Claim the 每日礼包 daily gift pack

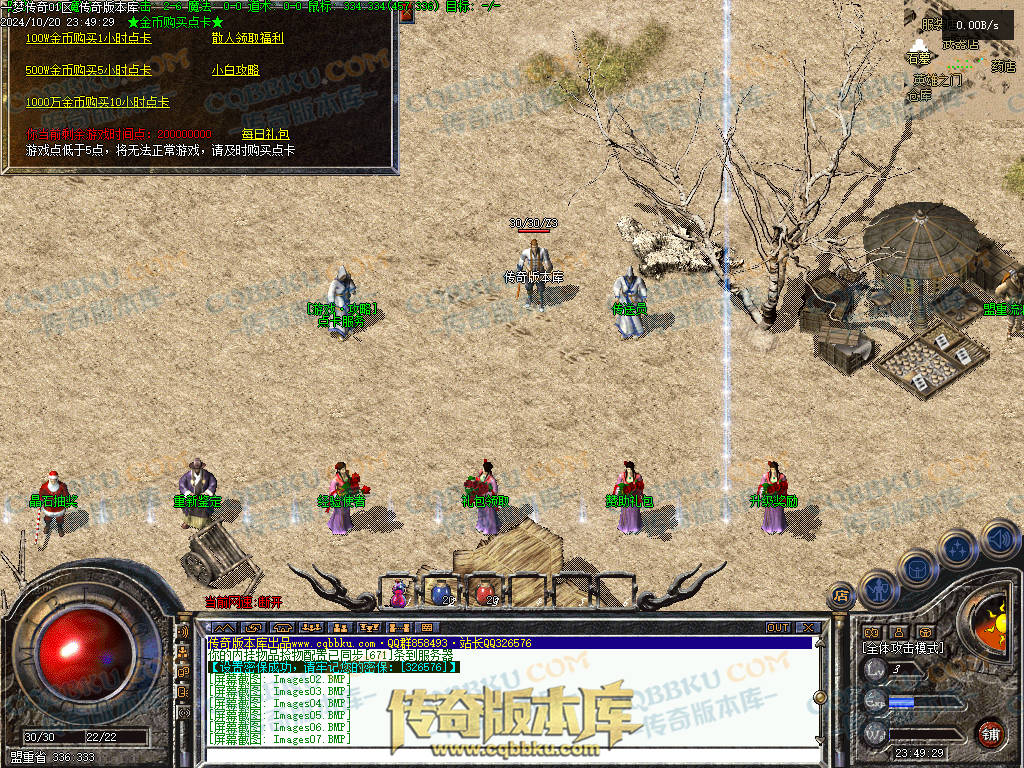tap(265, 133)
